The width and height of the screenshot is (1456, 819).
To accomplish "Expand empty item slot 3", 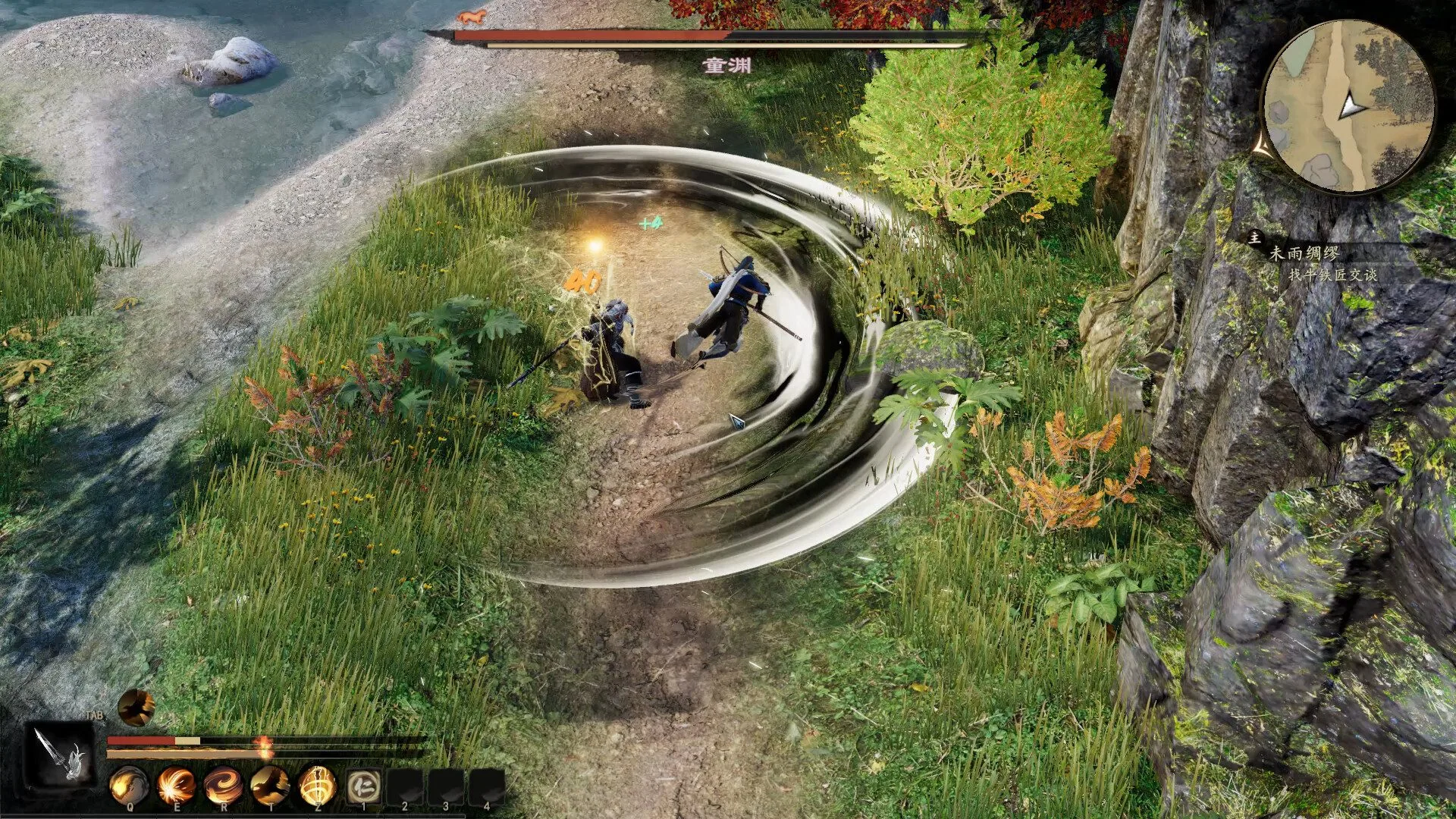I will (x=446, y=786).
